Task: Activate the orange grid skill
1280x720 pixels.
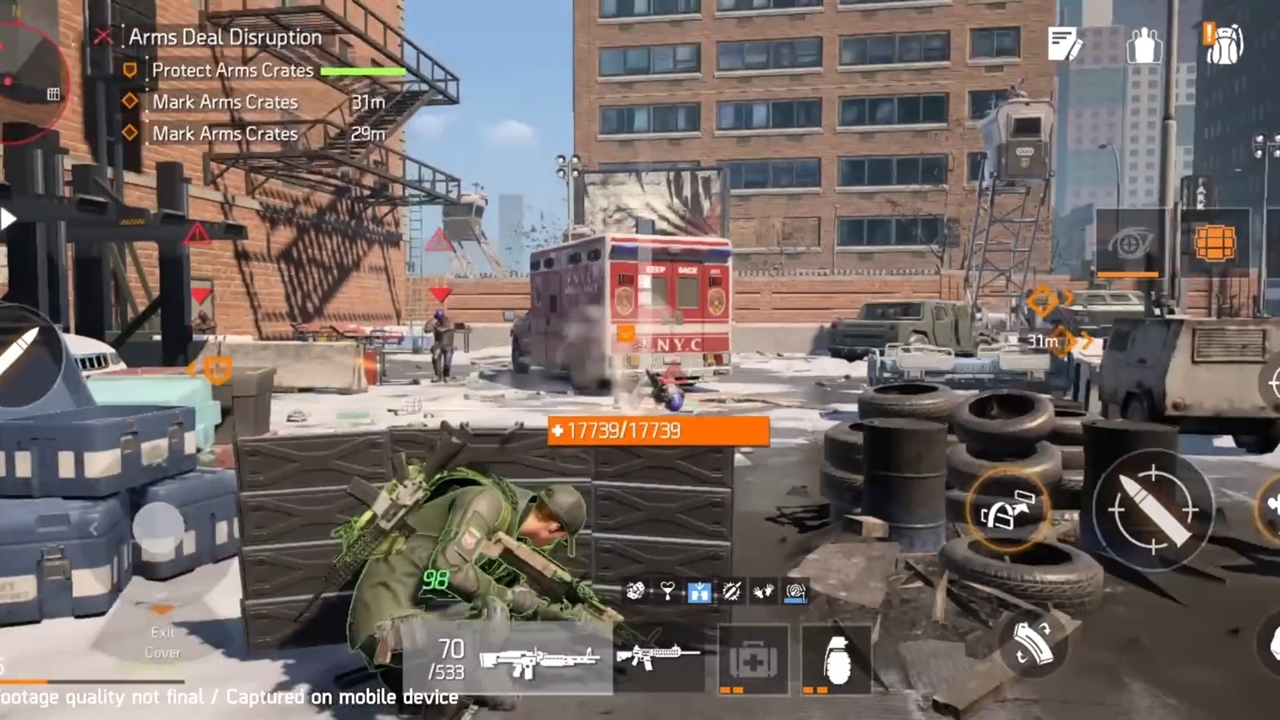Action: pos(1215,242)
